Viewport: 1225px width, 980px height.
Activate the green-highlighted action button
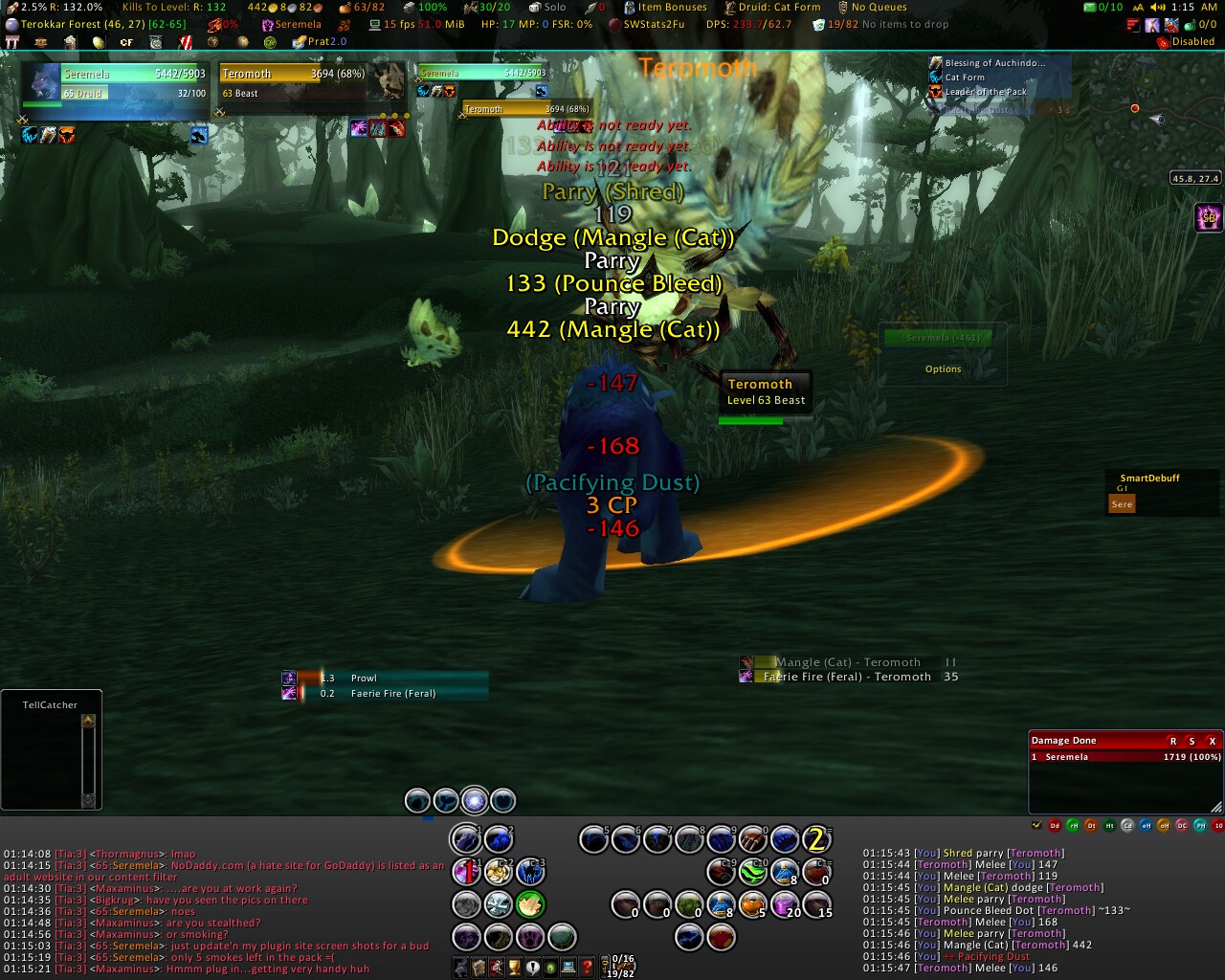pyautogui.click(x=530, y=903)
